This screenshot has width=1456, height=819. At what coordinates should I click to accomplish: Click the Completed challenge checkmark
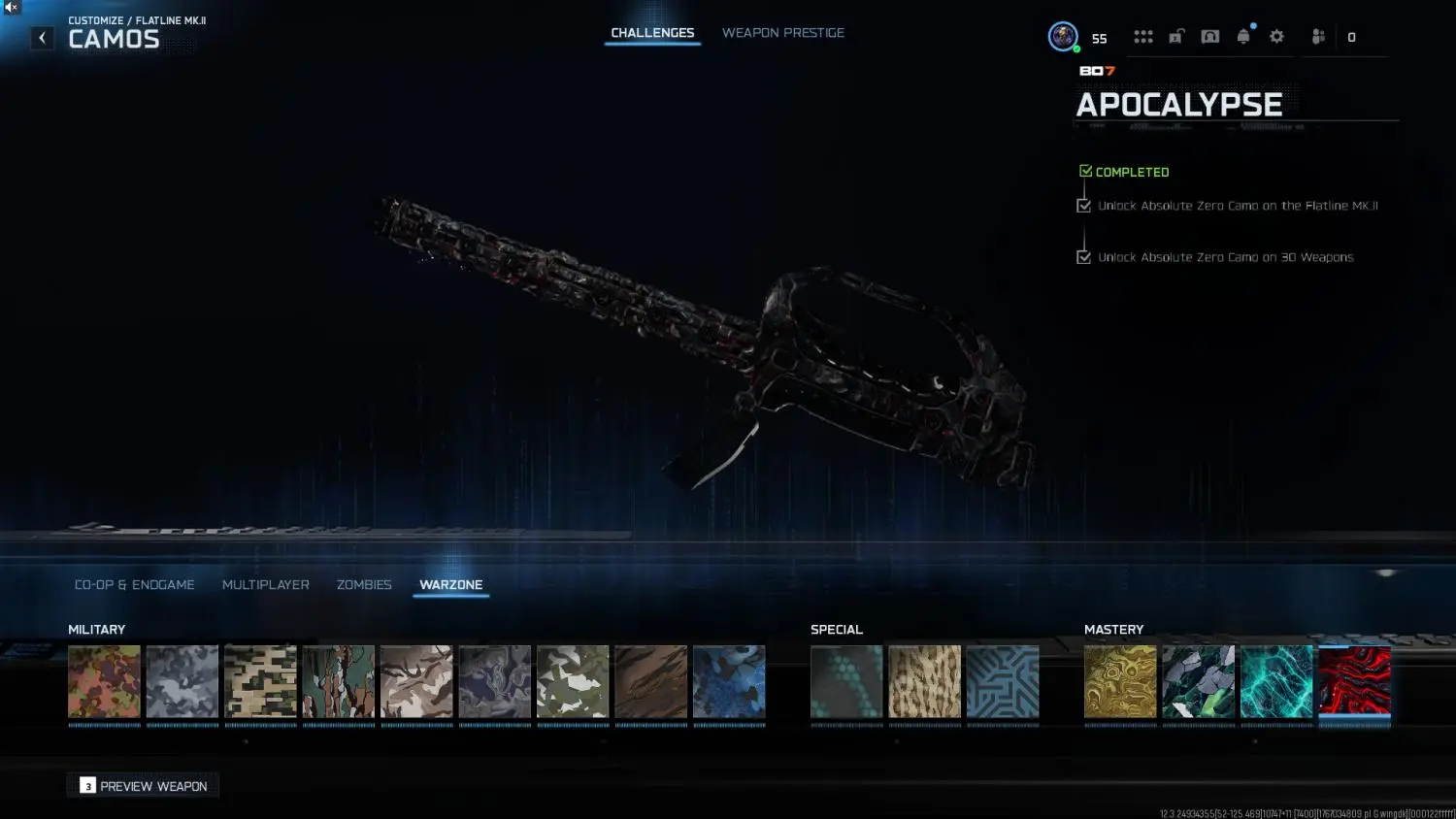coord(1086,169)
